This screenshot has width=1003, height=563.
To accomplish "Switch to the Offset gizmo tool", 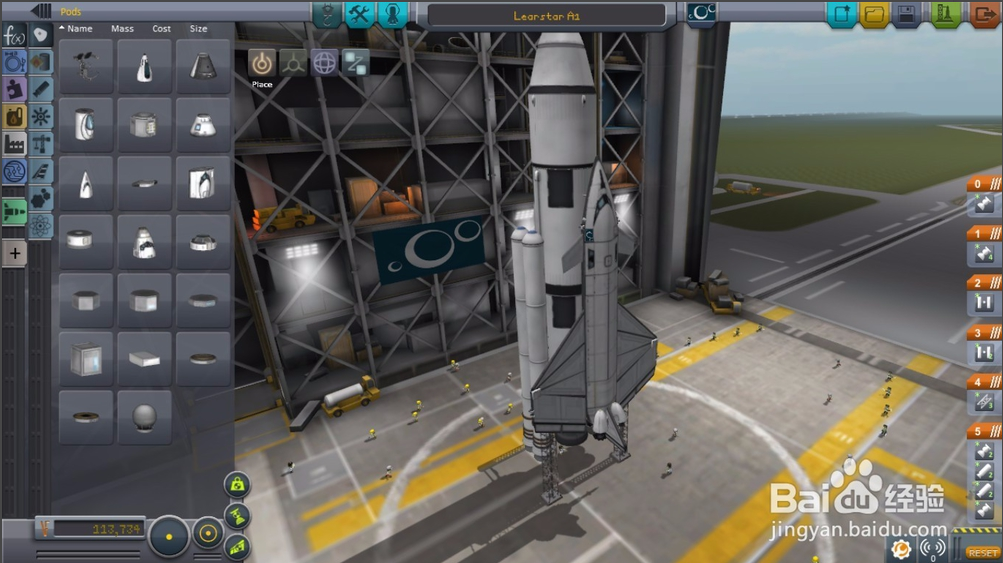I will click(293, 62).
